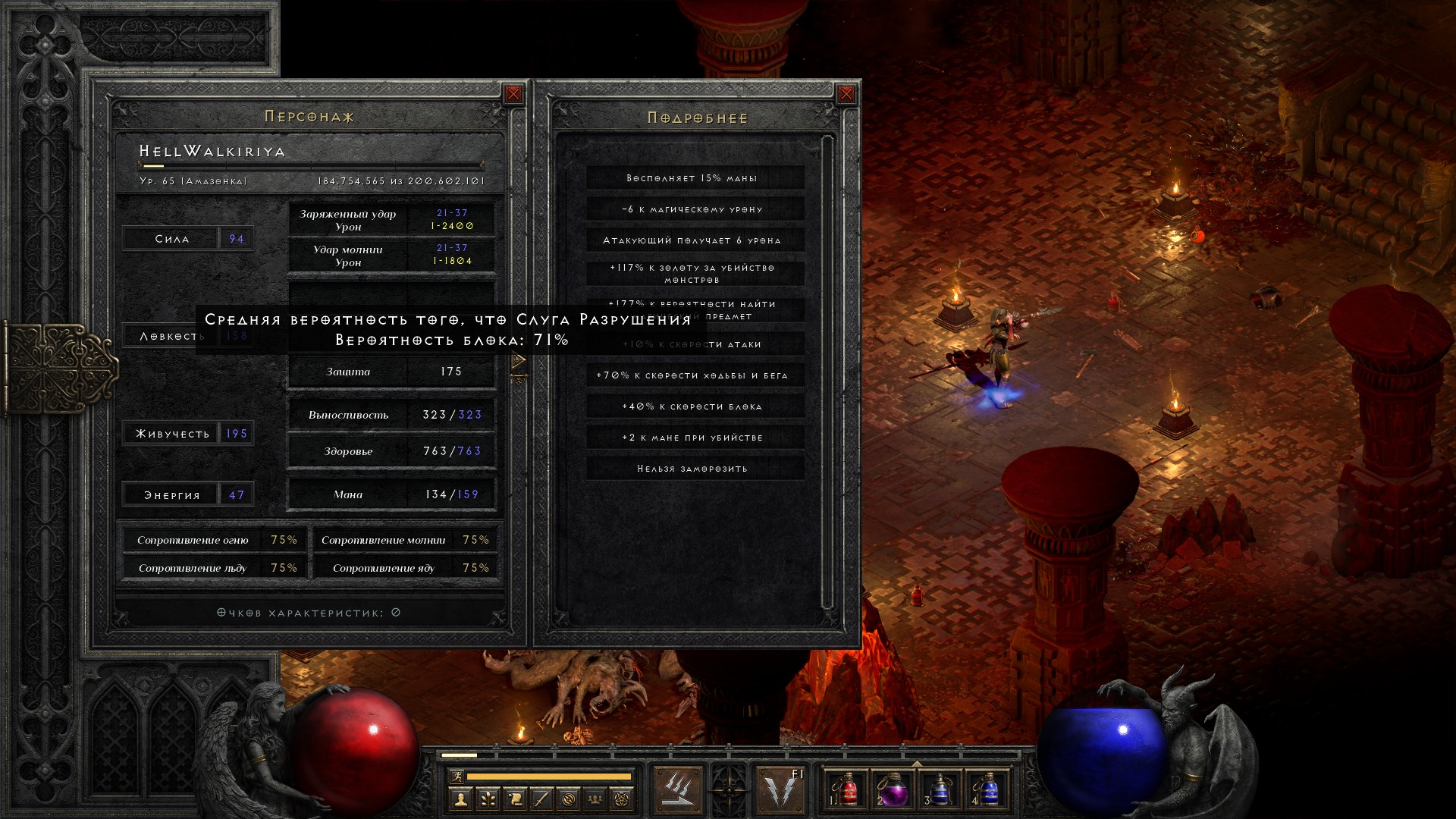The height and width of the screenshot is (819, 1456).
Task: Use the blue mana potion in slot 4
Action: [x=987, y=790]
